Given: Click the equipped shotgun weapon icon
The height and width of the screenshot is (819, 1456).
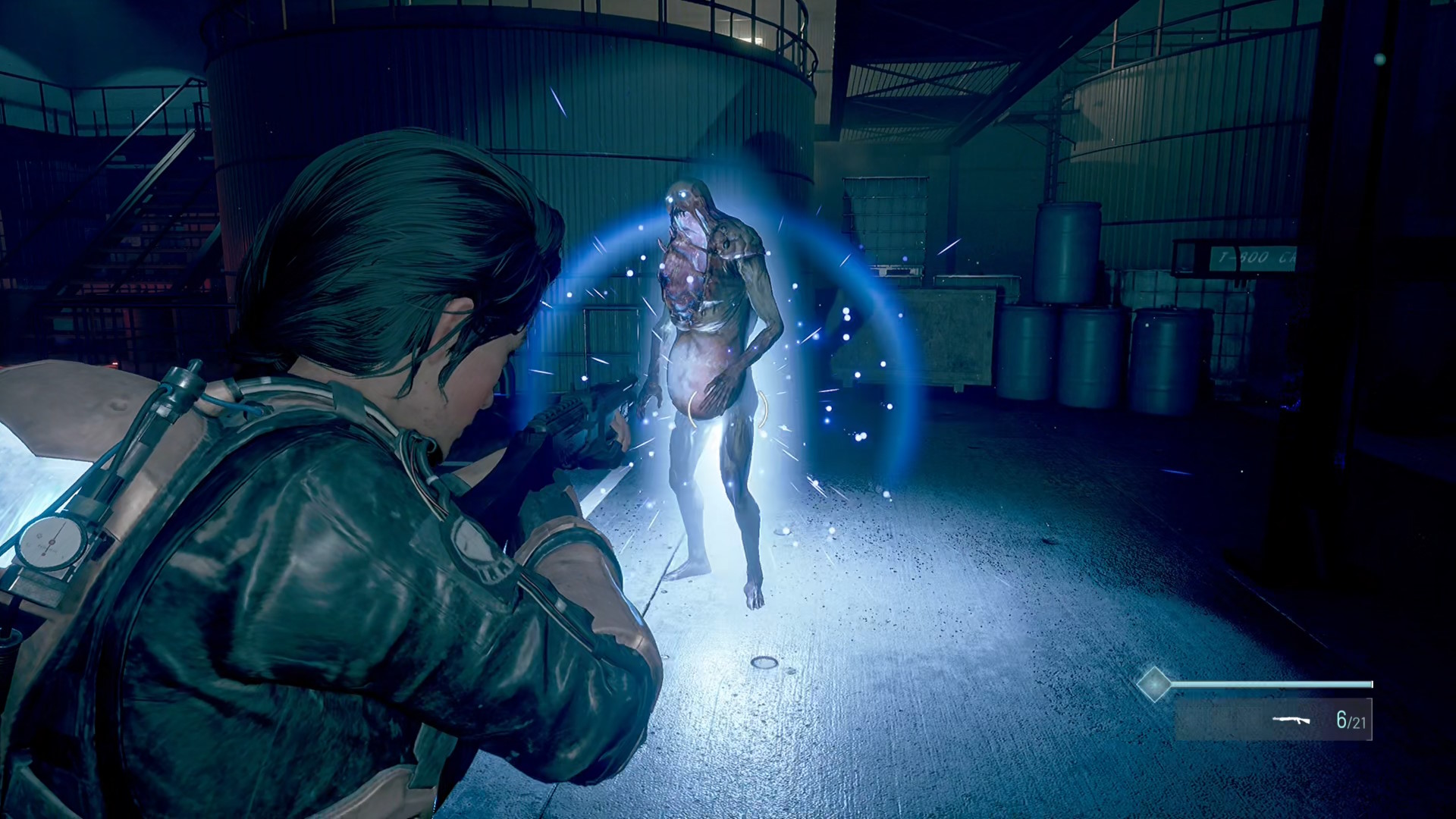Looking at the screenshot, I should click(1291, 719).
